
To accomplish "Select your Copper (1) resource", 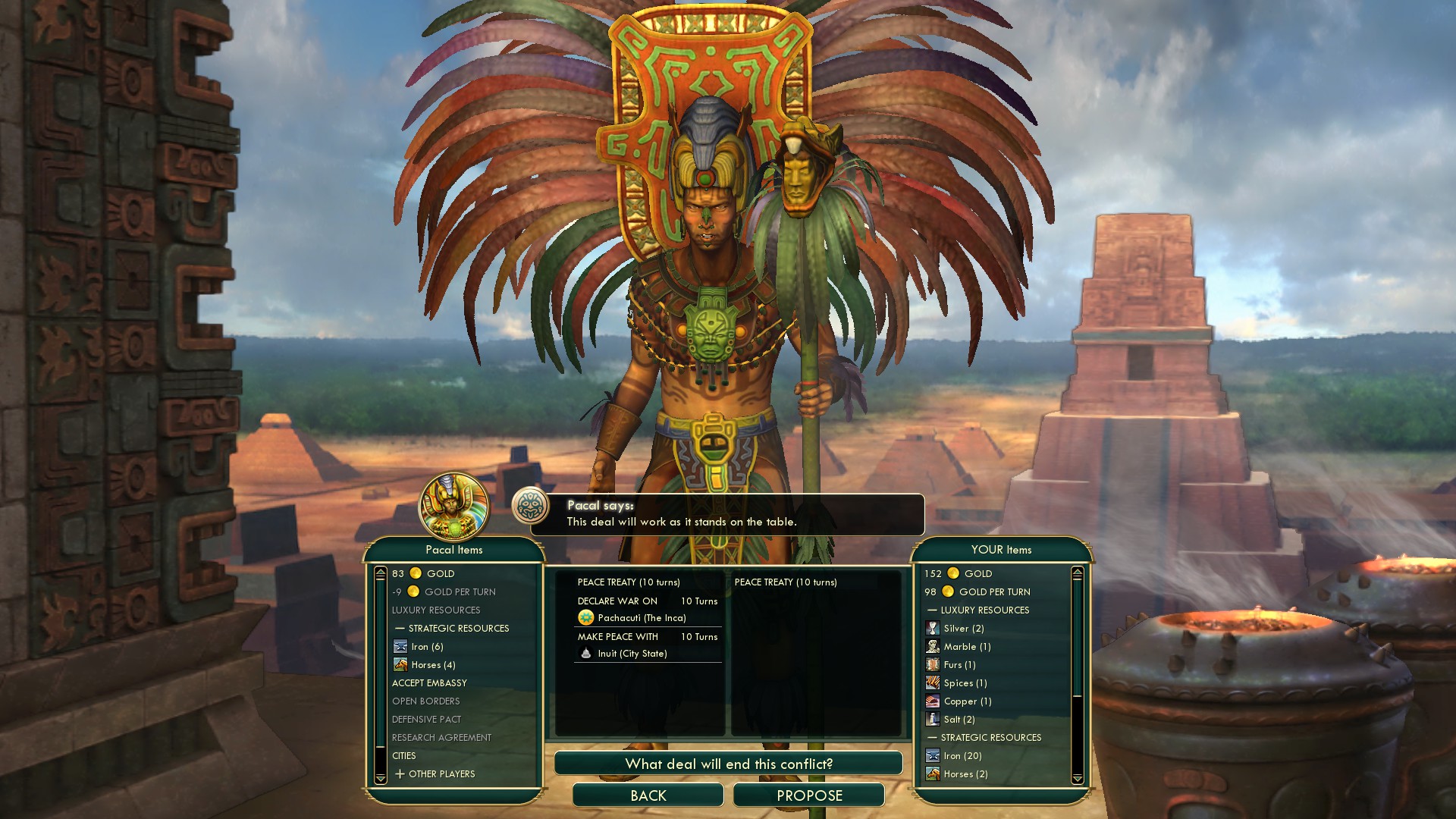I will coord(967,701).
